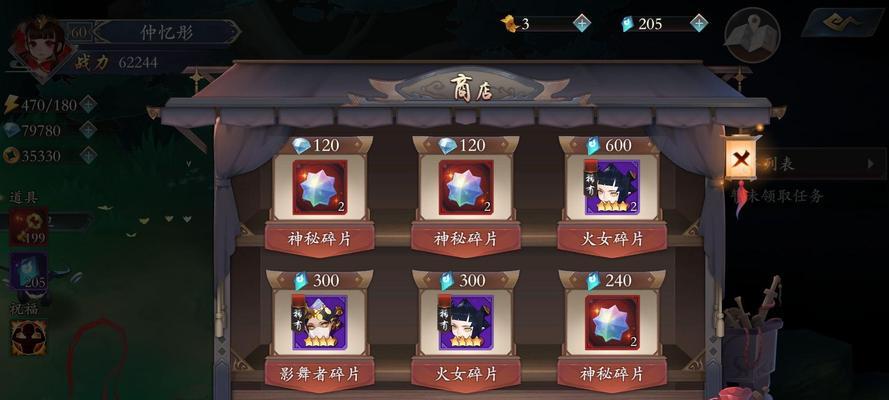This screenshot has height=400, width=889.
Task: Add more of the gold horn currency showing 3
Action: 582,23
